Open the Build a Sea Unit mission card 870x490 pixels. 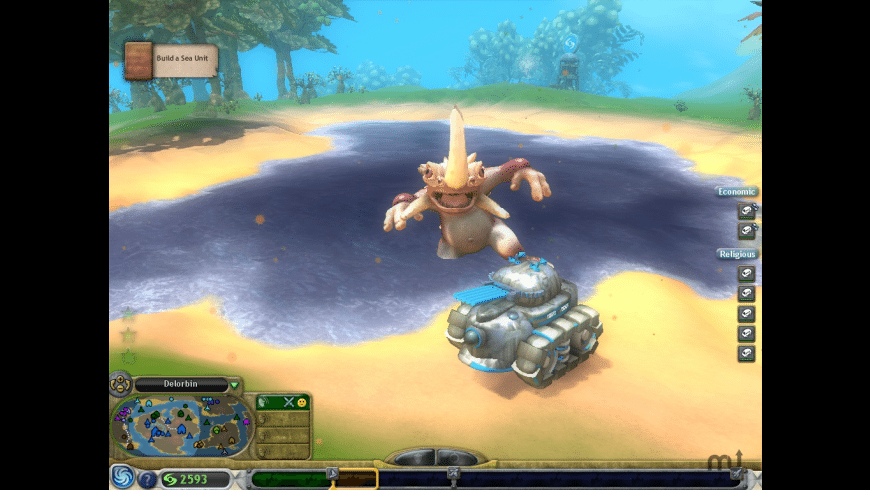[x=170, y=59]
